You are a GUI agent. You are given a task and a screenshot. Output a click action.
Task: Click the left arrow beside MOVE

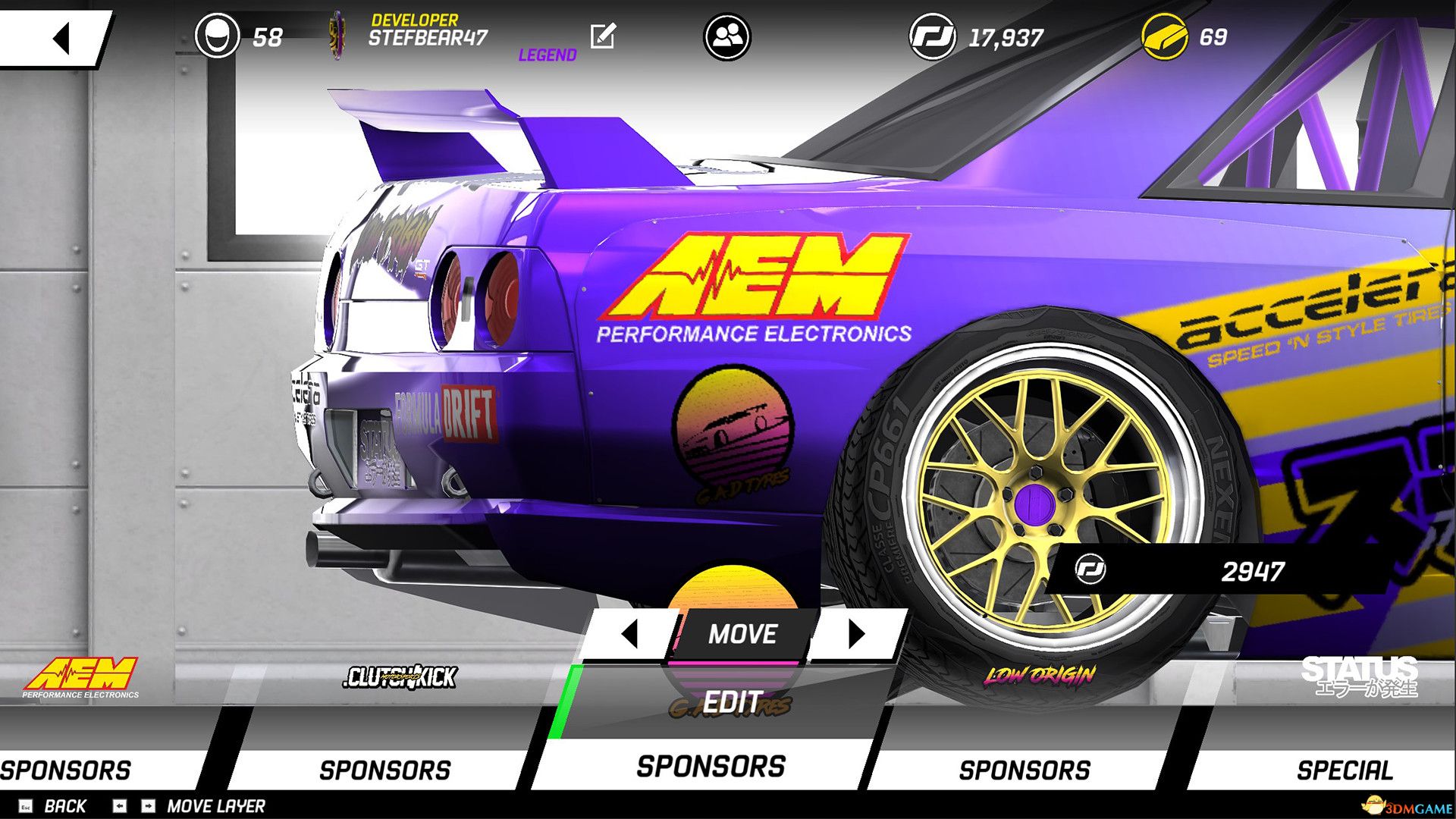pyautogui.click(x=631, y=634)
